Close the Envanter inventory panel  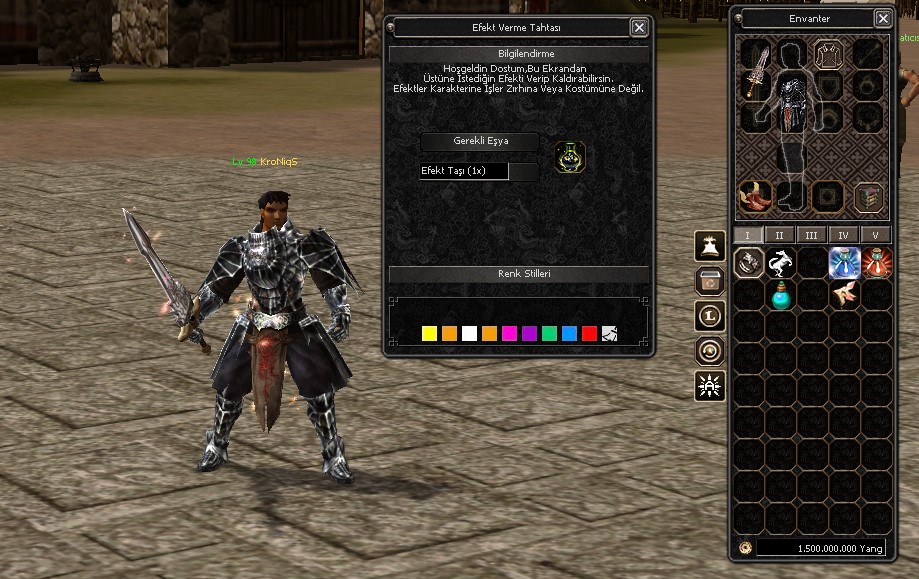(883, 18)
